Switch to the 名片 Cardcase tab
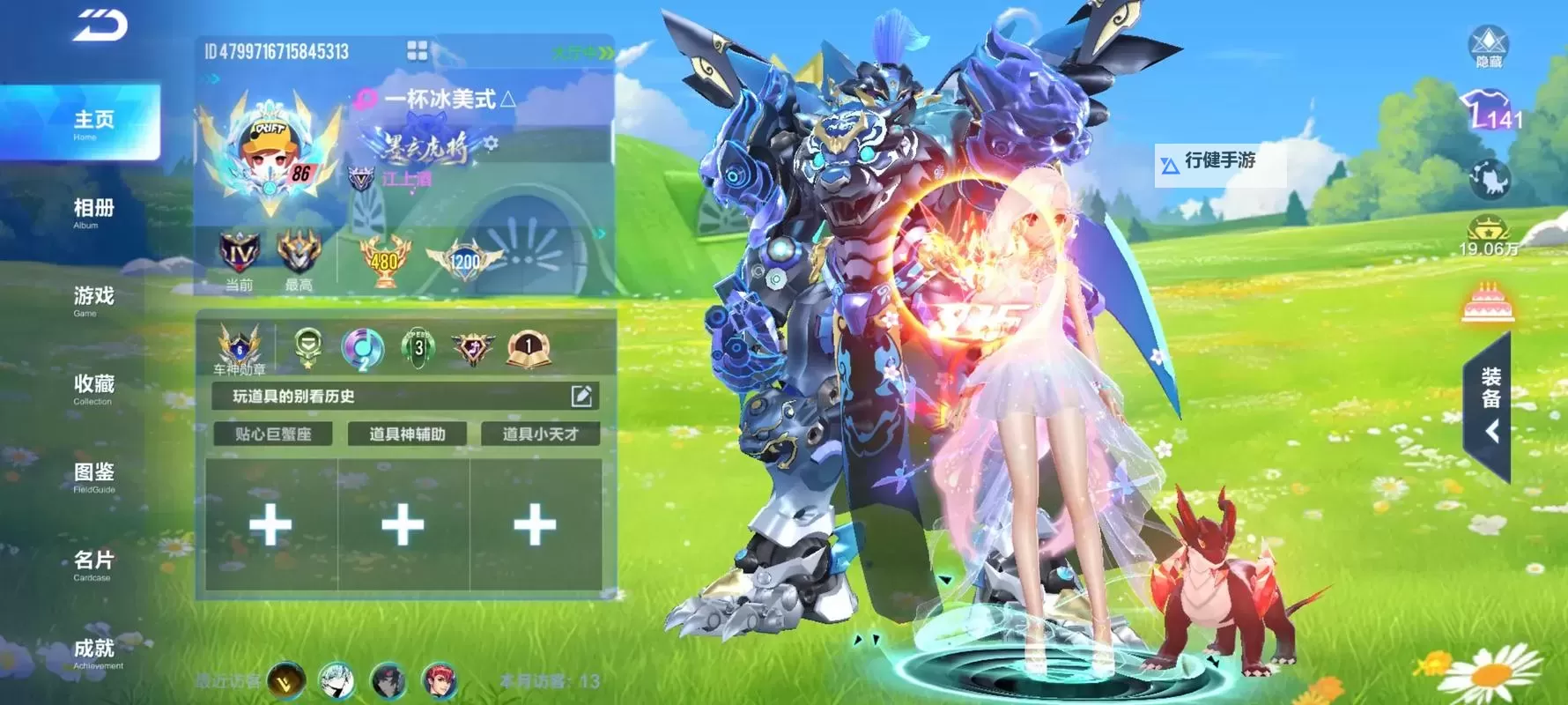This screenshot has width=1568, height=705. pyautogui.click(x=92, y=564)
